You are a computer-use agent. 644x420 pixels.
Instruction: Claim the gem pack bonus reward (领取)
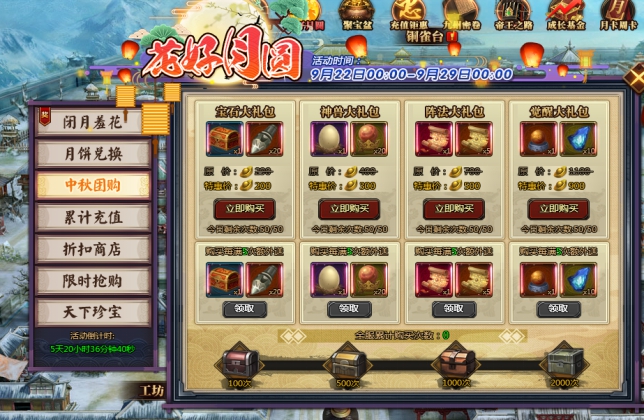pos(245,309)
